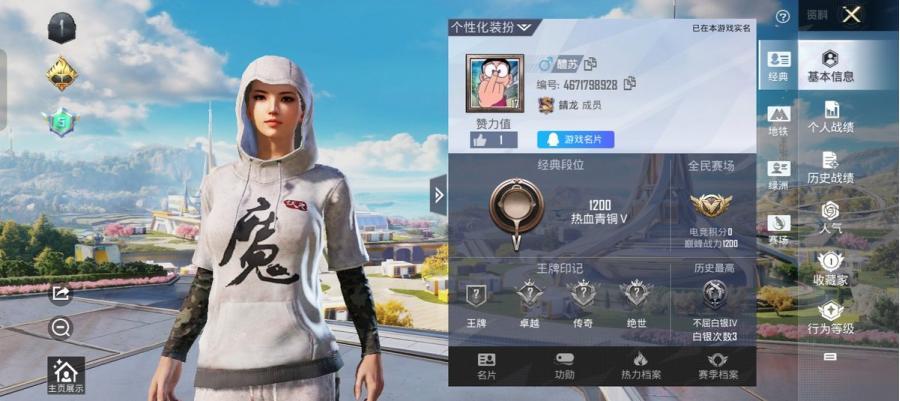This screenshot has height=401, width=900.
Task: Switch to the 地铁 mode tab
Action: point(778,121)
